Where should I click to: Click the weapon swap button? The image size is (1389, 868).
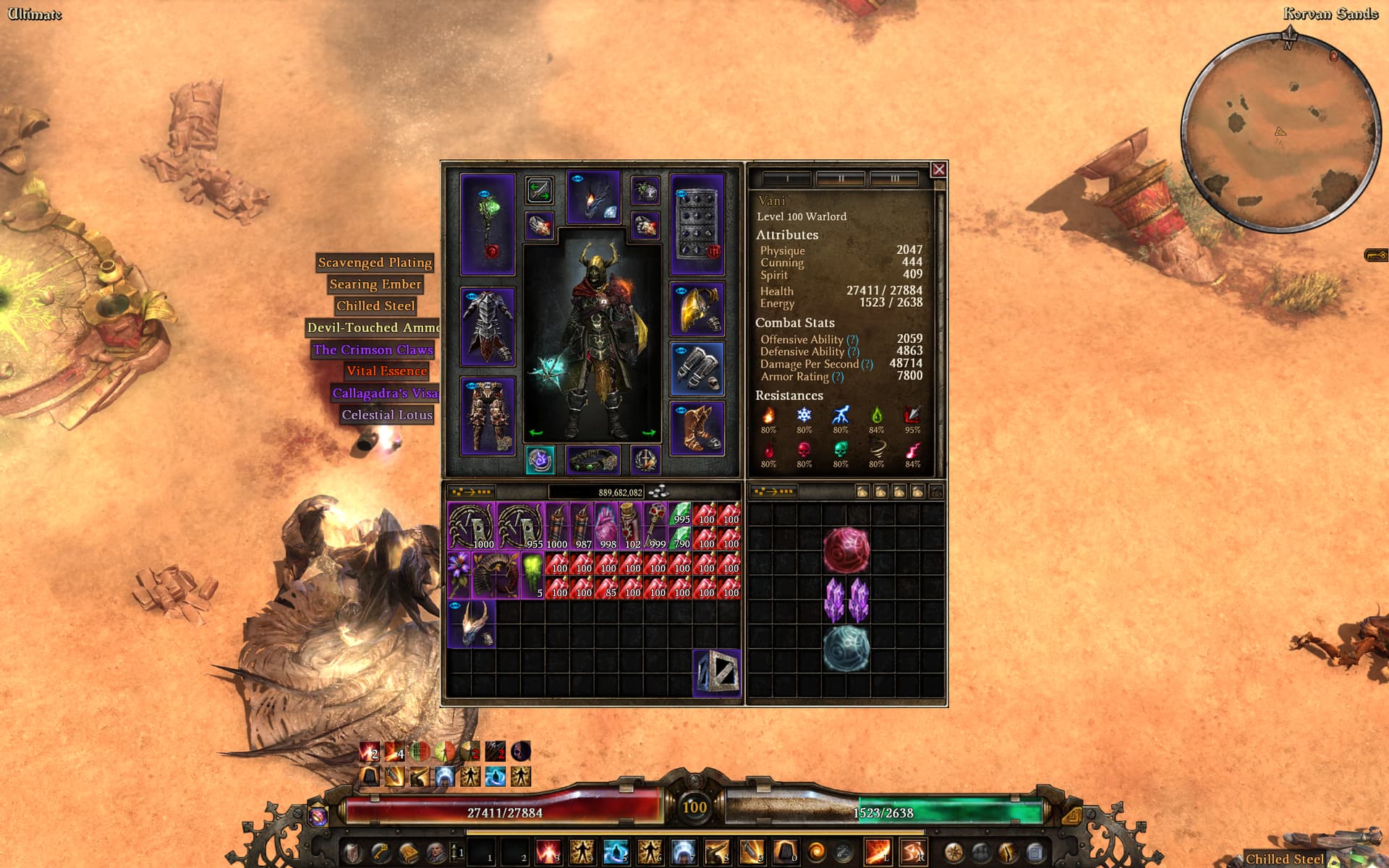tap(539, 190)
